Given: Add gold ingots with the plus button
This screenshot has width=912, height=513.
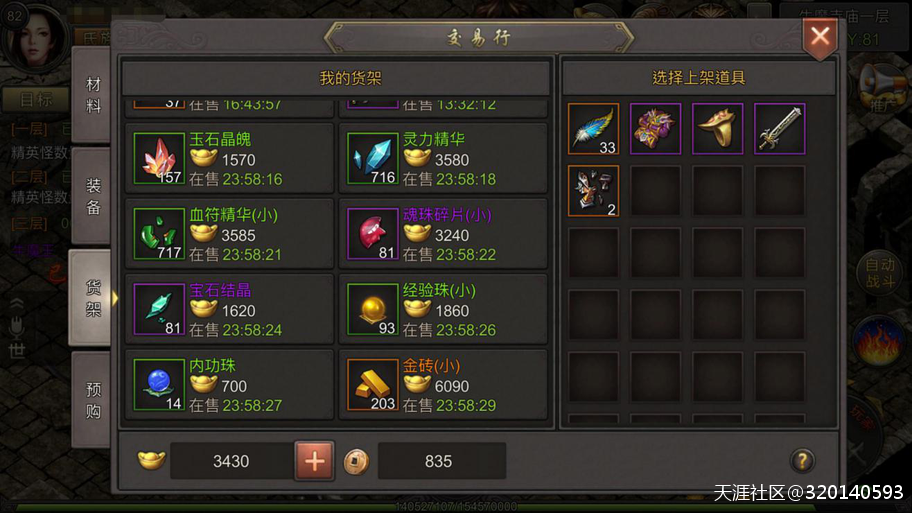Looking at the screenshot, I should click(x=314, y=461).
